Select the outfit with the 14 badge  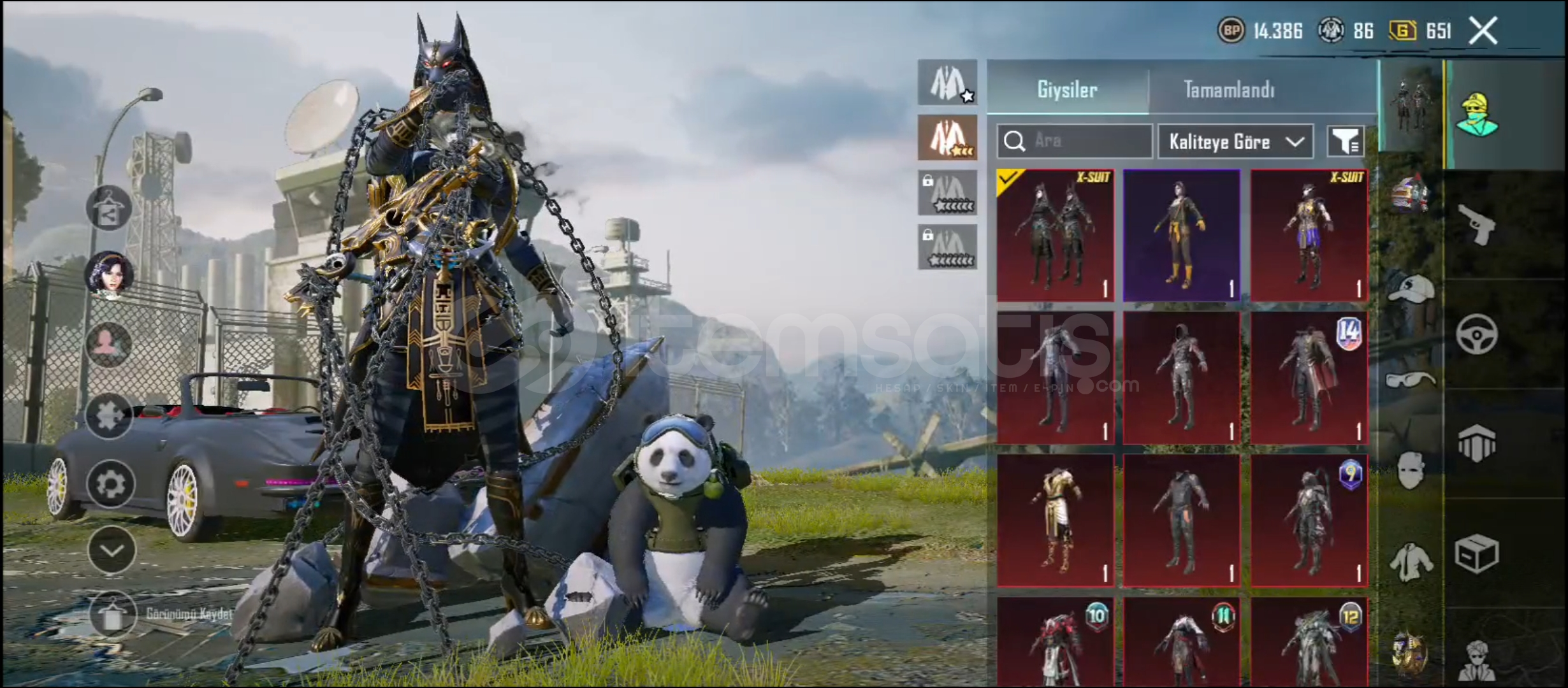pos(1309,378)
